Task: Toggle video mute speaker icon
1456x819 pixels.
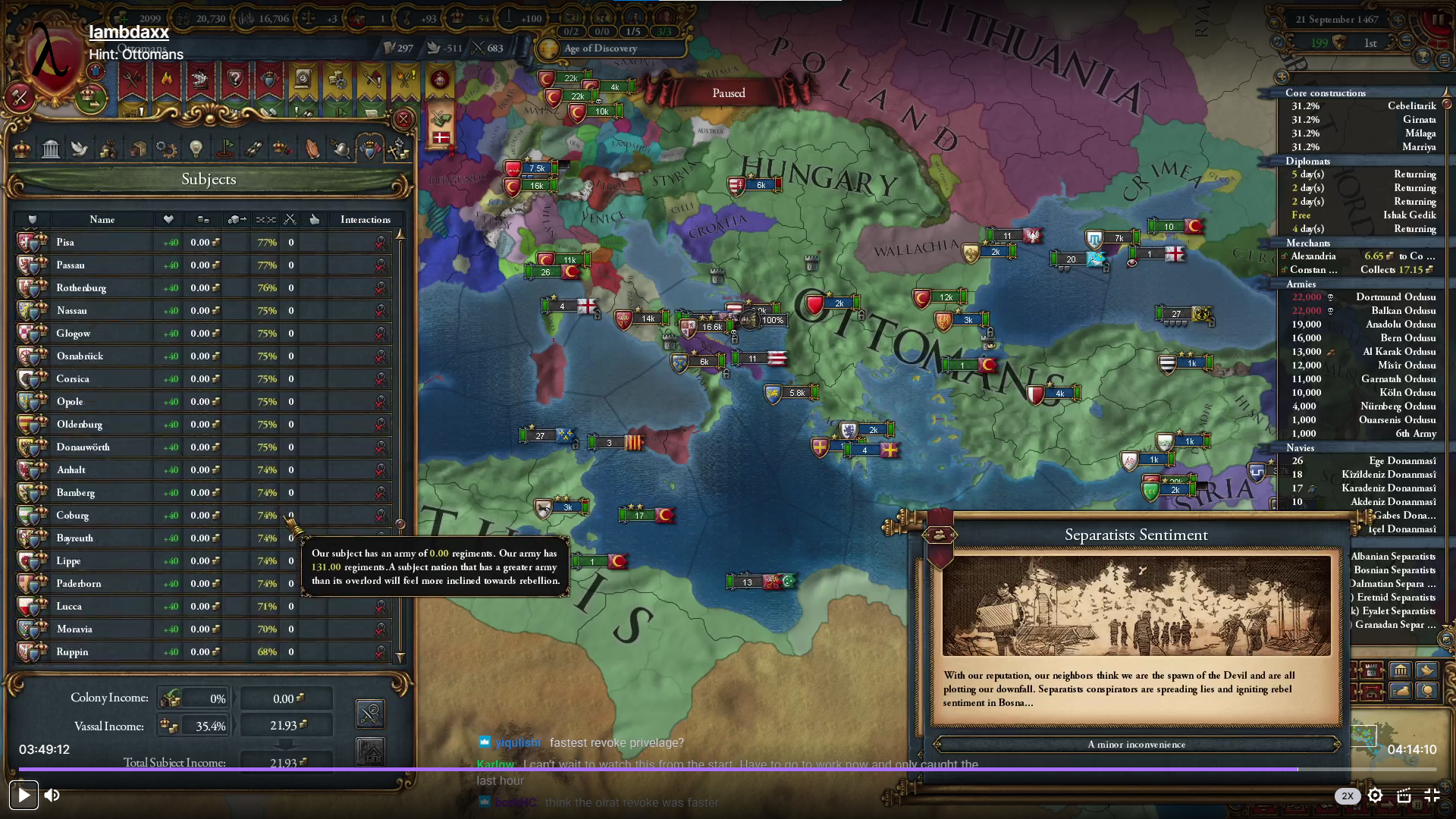Action: tap(52, 795)
